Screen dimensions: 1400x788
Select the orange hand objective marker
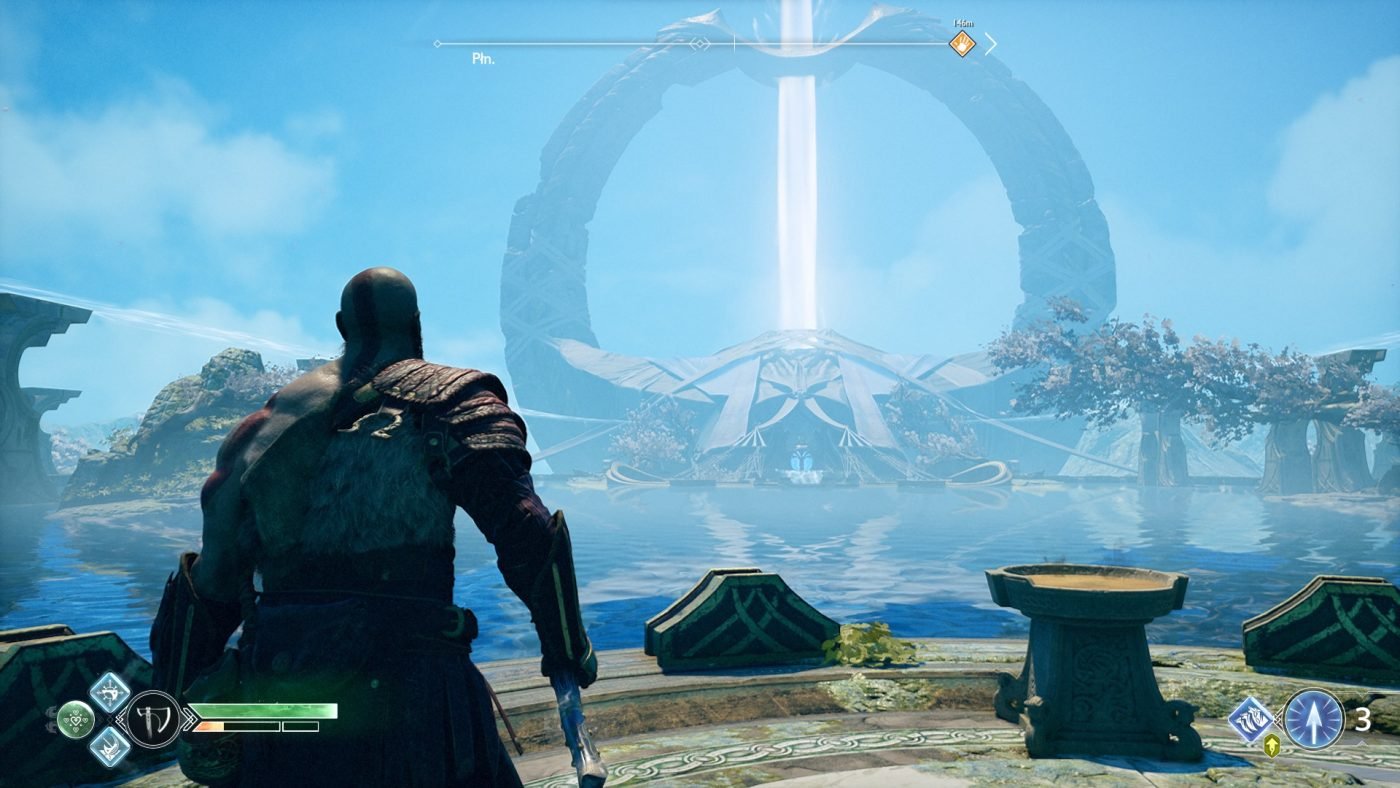coord(961,44)
